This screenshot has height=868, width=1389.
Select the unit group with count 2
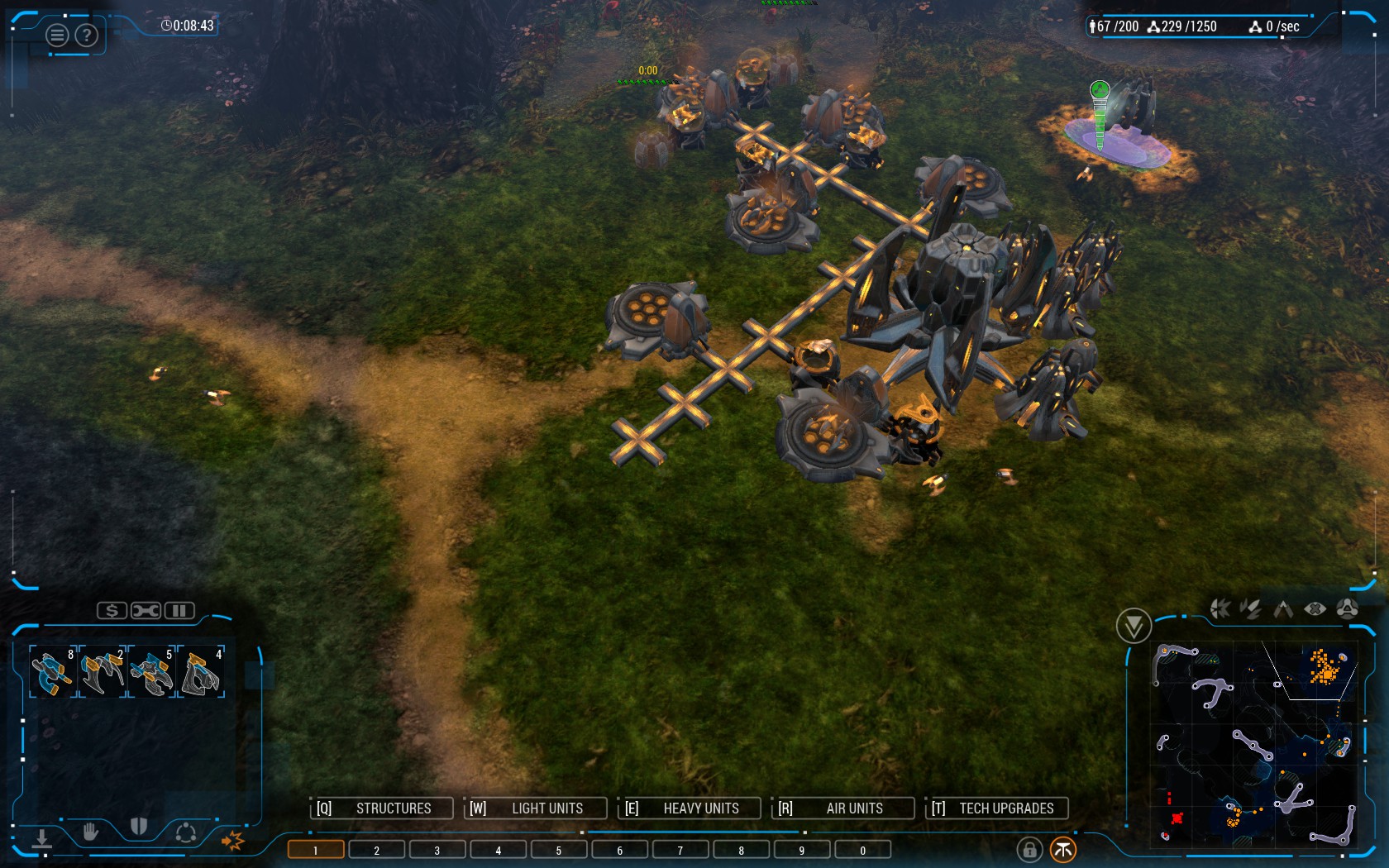tap(102, 672)
